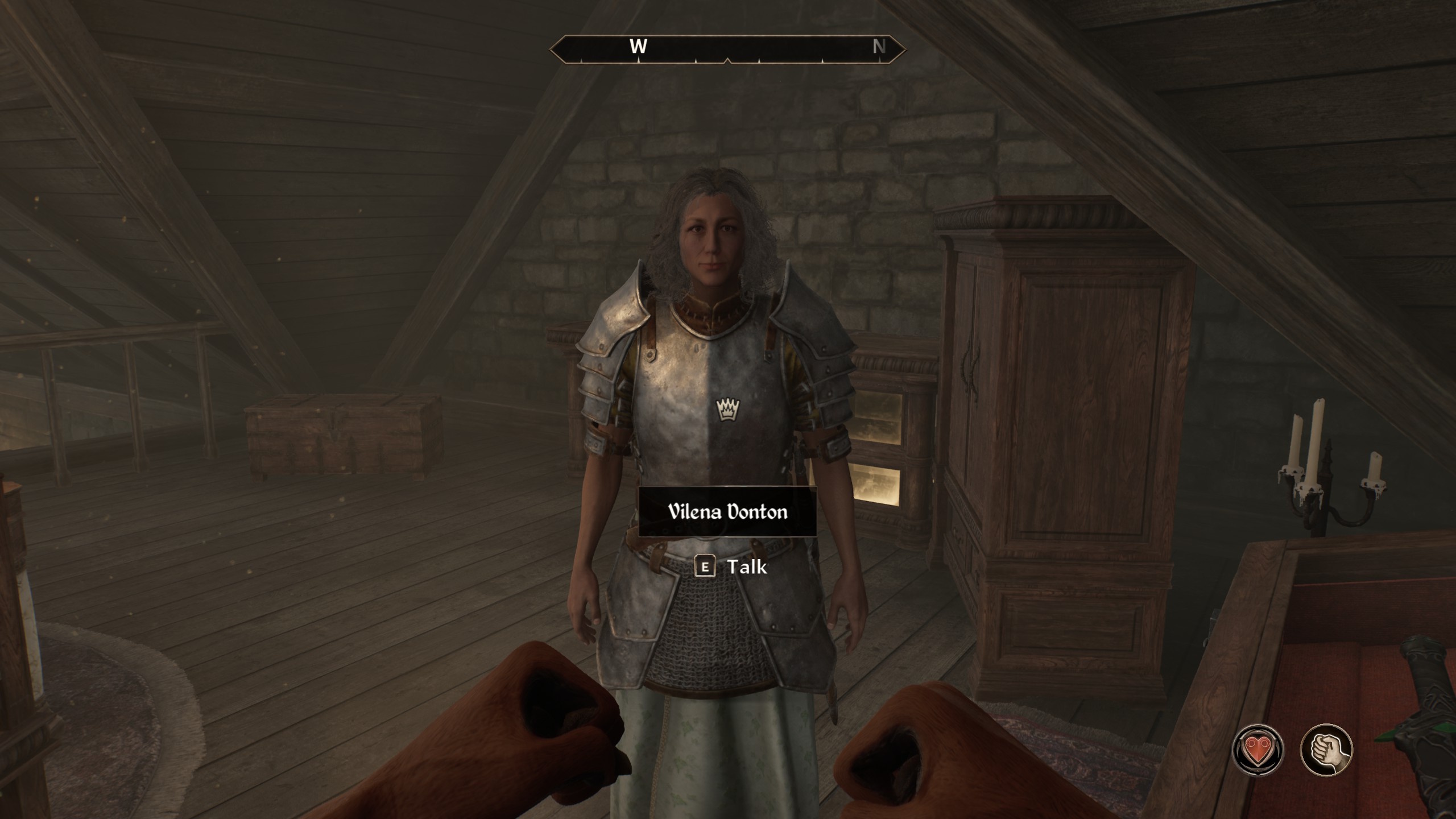The height and width of the screenshot is (819, 1456).
Task: Select the fist hand-to-hand weapon icon
Action: (x=1326, y=750)
